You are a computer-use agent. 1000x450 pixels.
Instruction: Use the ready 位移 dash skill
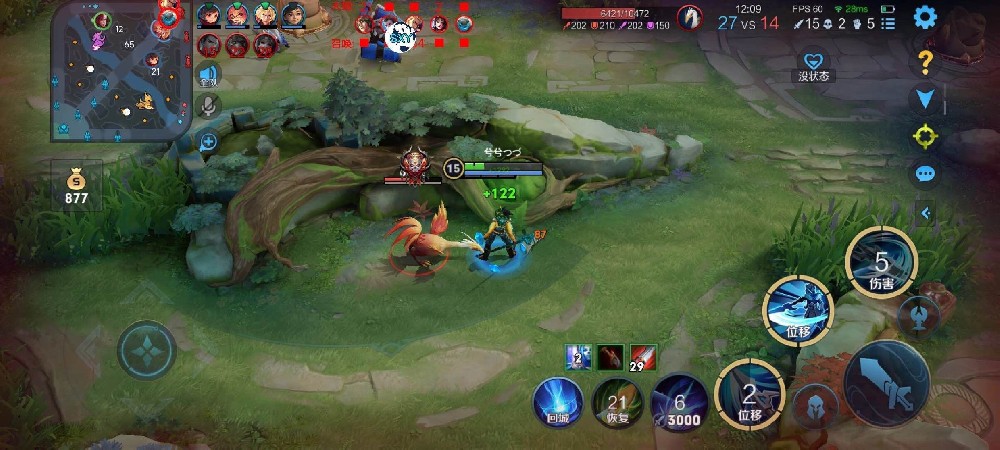798,307
